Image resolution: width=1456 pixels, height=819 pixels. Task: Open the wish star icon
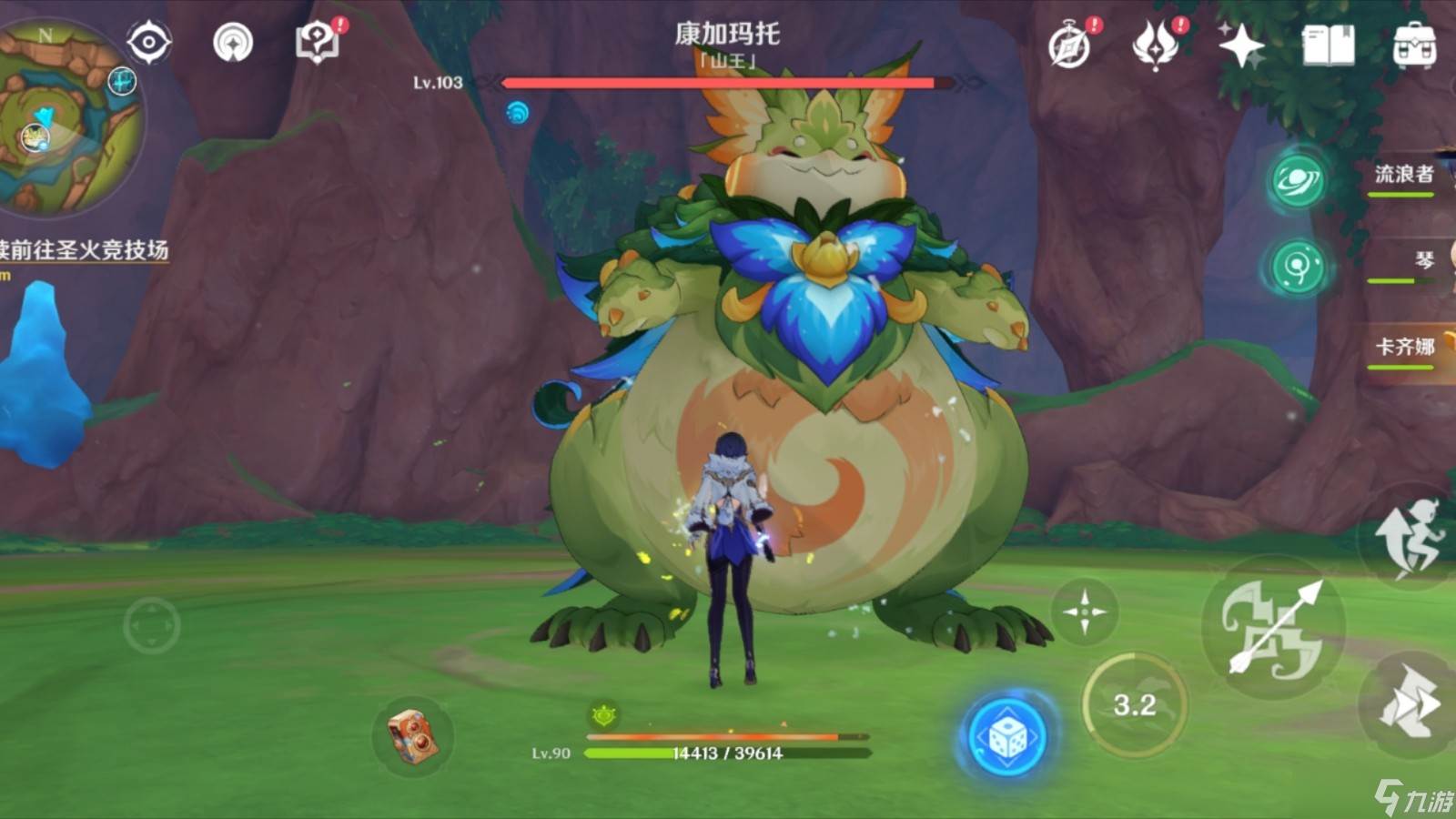[1241, 45]
